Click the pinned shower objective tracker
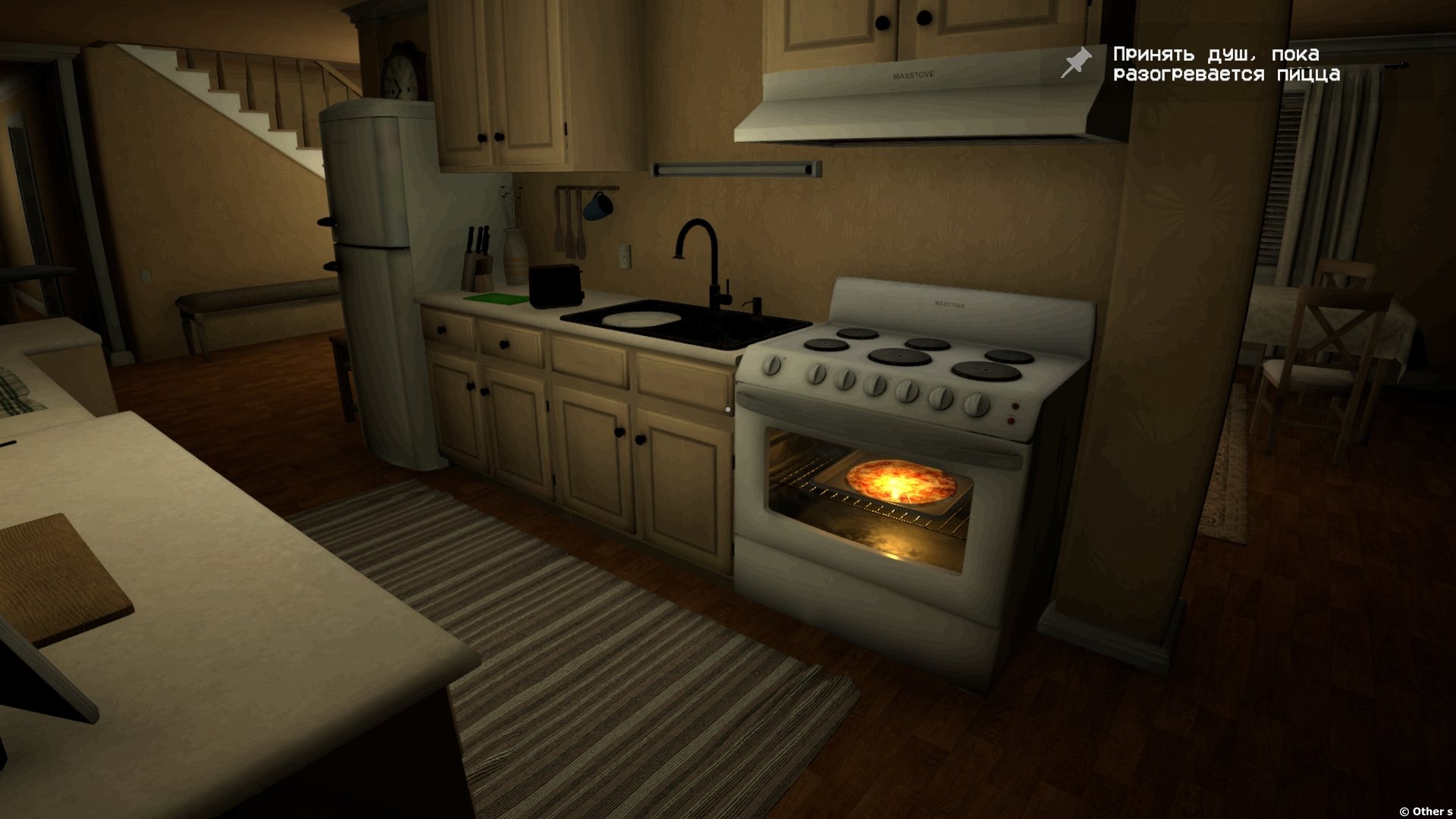Image resolution: width=1456 pixels, height=819 pixels. 1225,64
